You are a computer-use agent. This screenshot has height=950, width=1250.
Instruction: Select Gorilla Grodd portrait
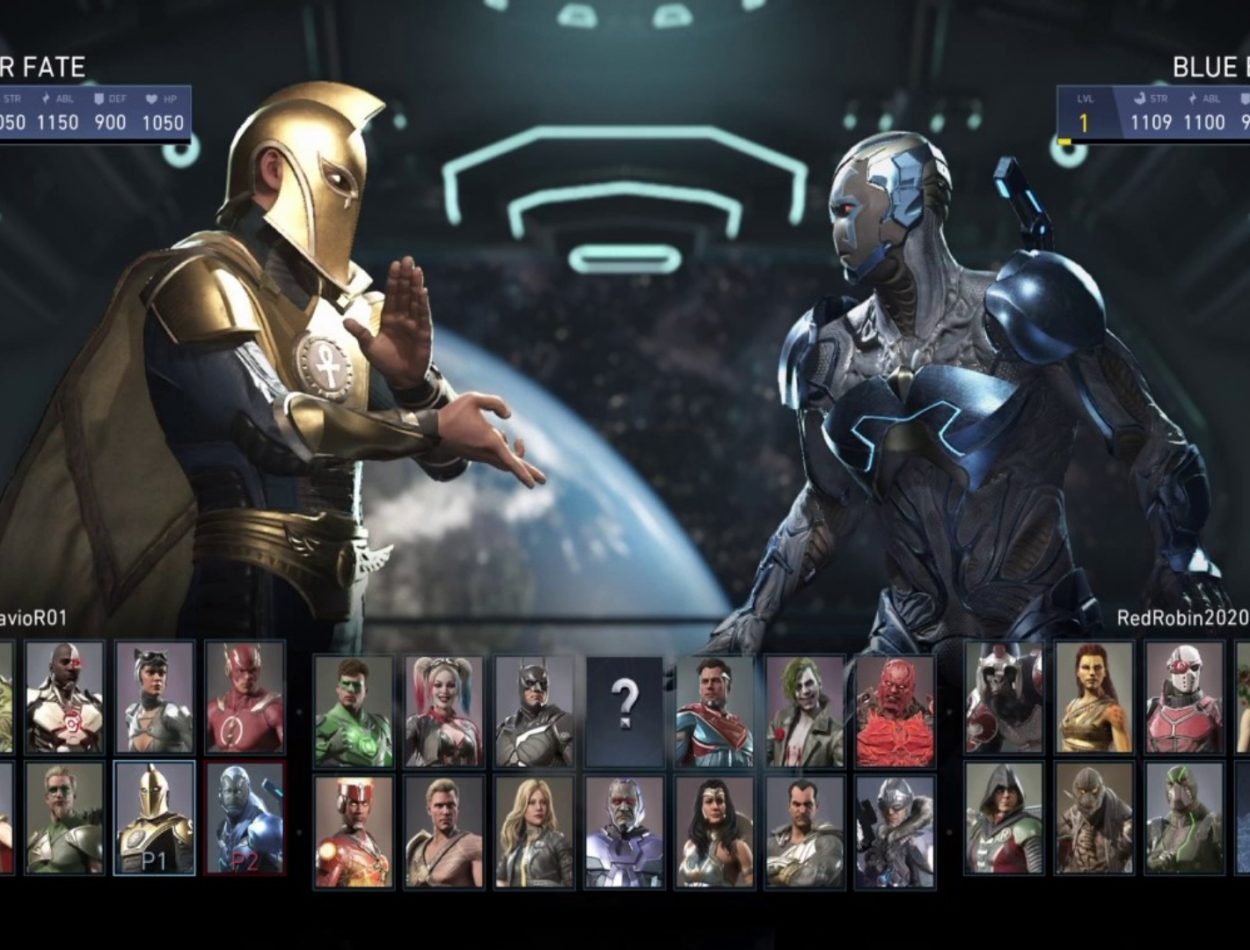pyautogui.click(x=1004, y=697)
